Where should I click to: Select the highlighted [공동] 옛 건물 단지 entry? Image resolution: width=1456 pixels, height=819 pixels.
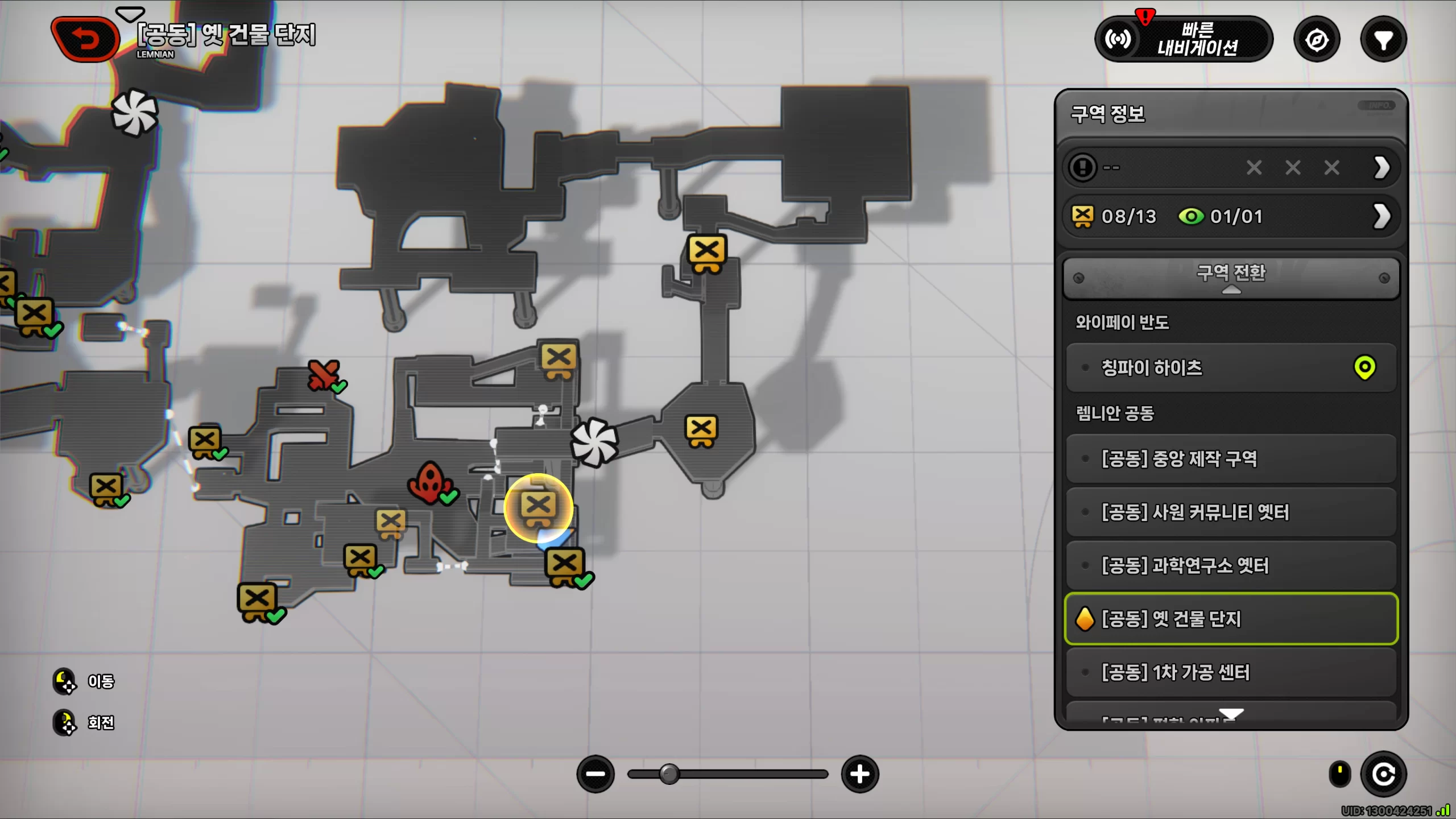click(x=1231, y=619)
